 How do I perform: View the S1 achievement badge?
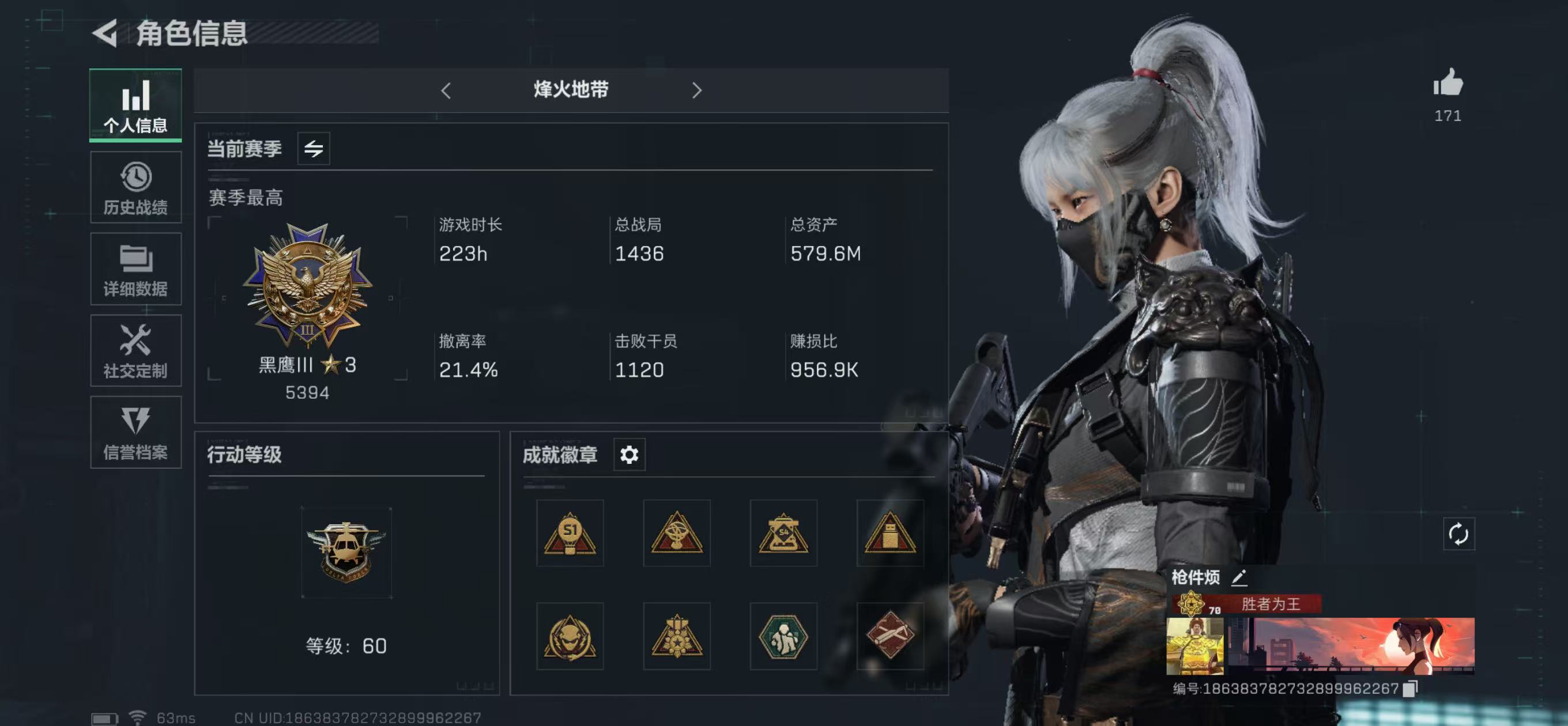(x=570, y=534)
